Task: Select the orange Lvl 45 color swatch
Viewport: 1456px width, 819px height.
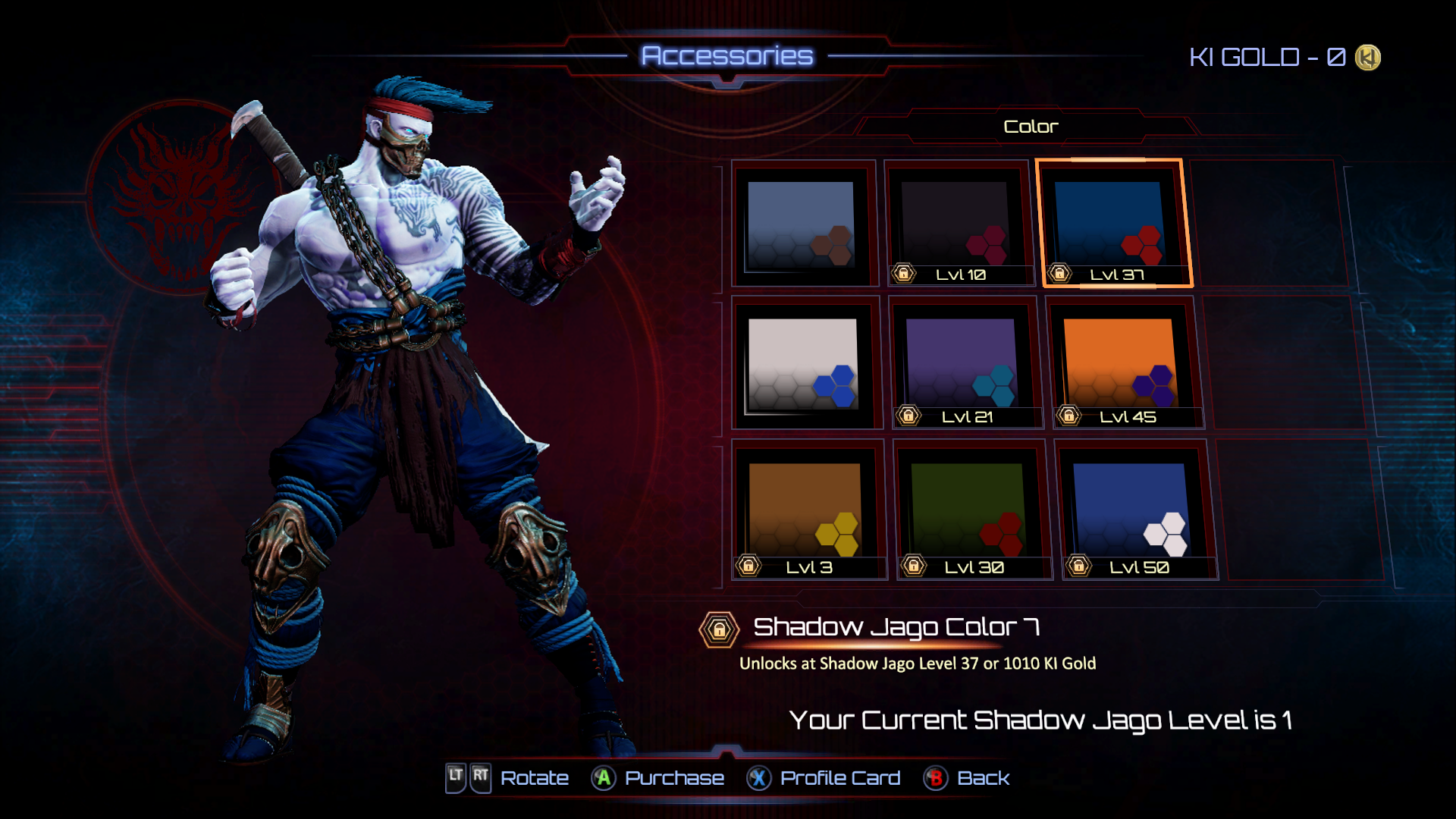Action: 1122,365
